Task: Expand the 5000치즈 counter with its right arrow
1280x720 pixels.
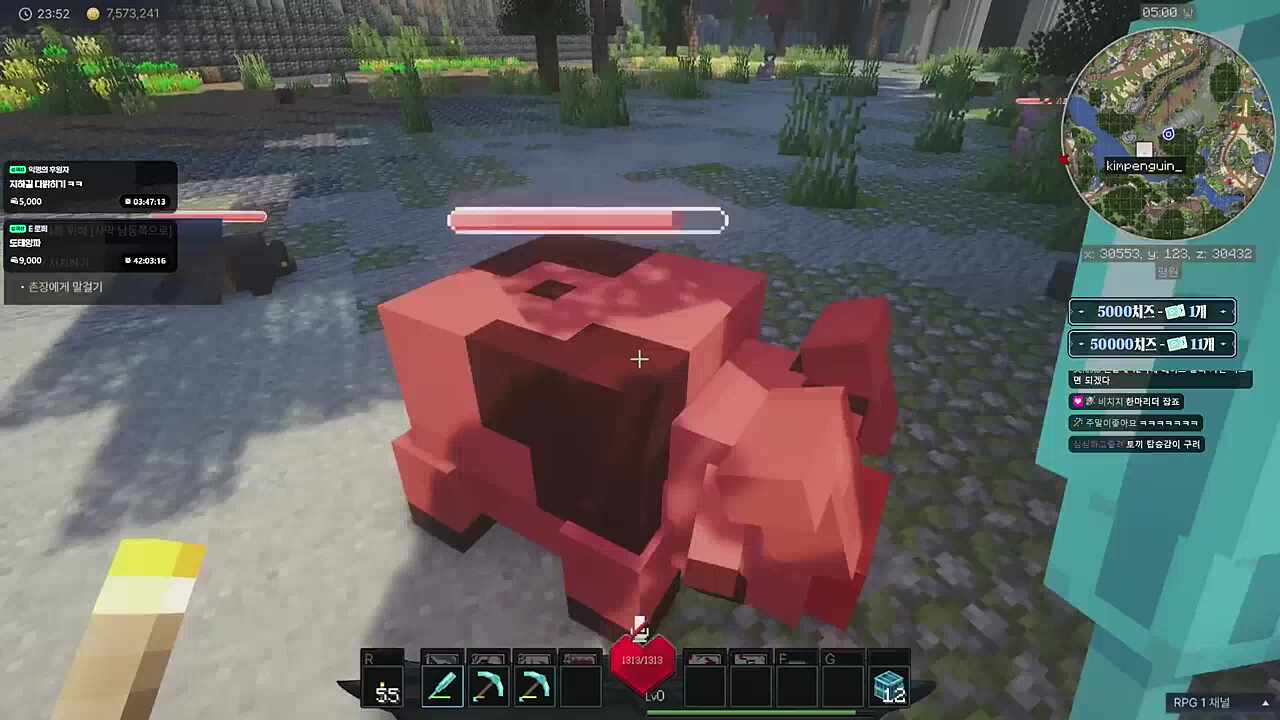Action: 1223,311
